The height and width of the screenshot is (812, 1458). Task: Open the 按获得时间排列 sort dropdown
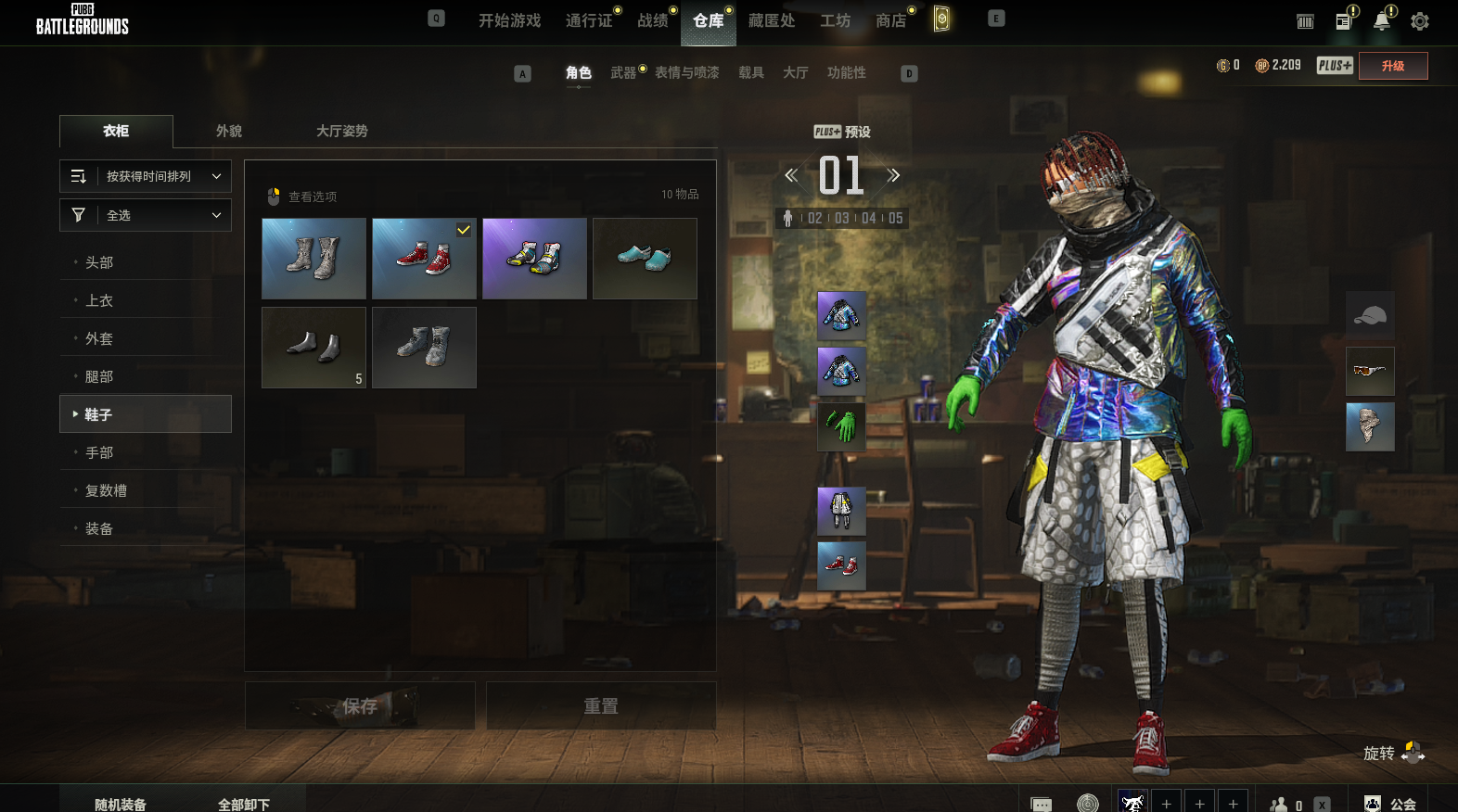pyautogui.click(x=146, y=176)
